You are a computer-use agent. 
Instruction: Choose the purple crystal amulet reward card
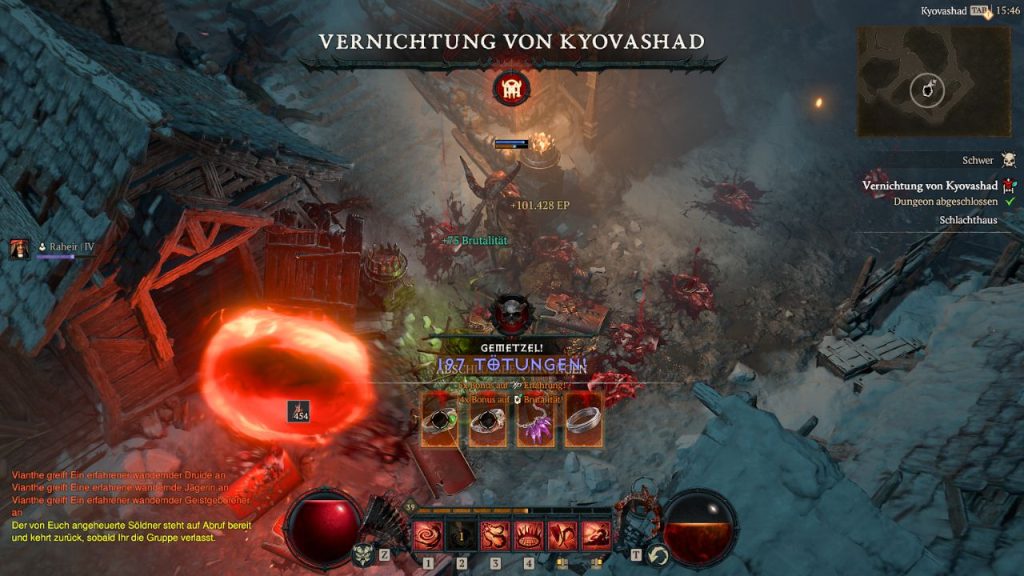pyautogui.click(x=535, y=419)
